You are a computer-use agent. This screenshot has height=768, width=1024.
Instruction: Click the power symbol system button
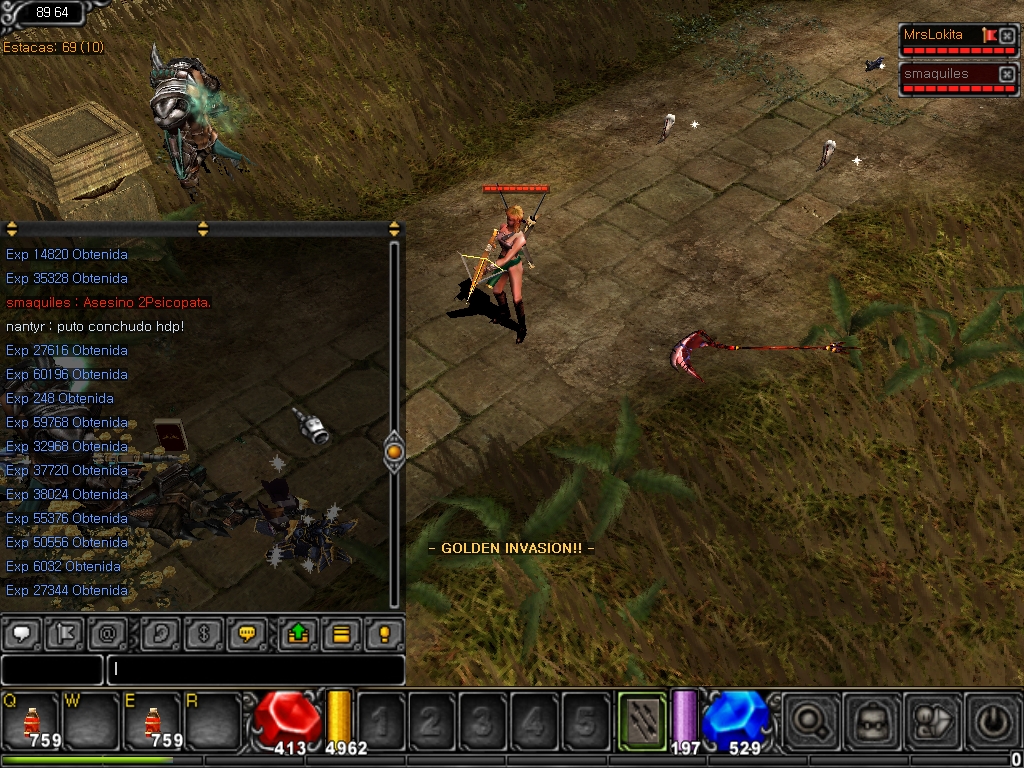click(x=990, y=720)
